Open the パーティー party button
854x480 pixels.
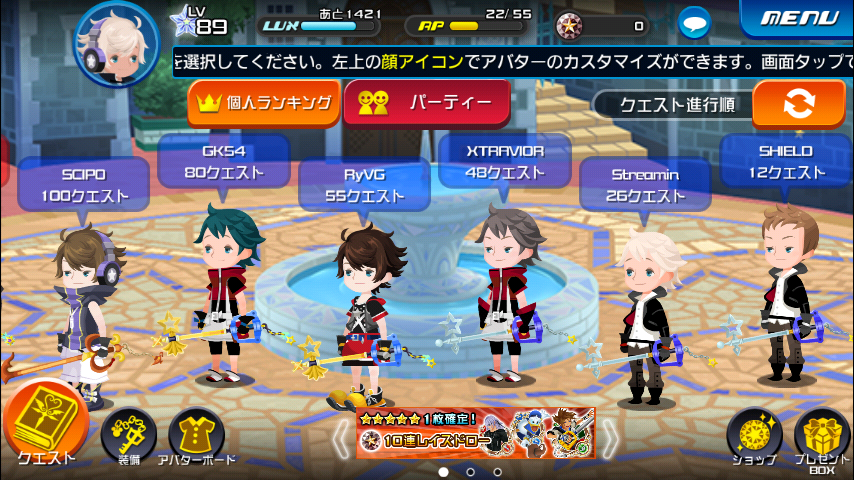click(426, 103)
